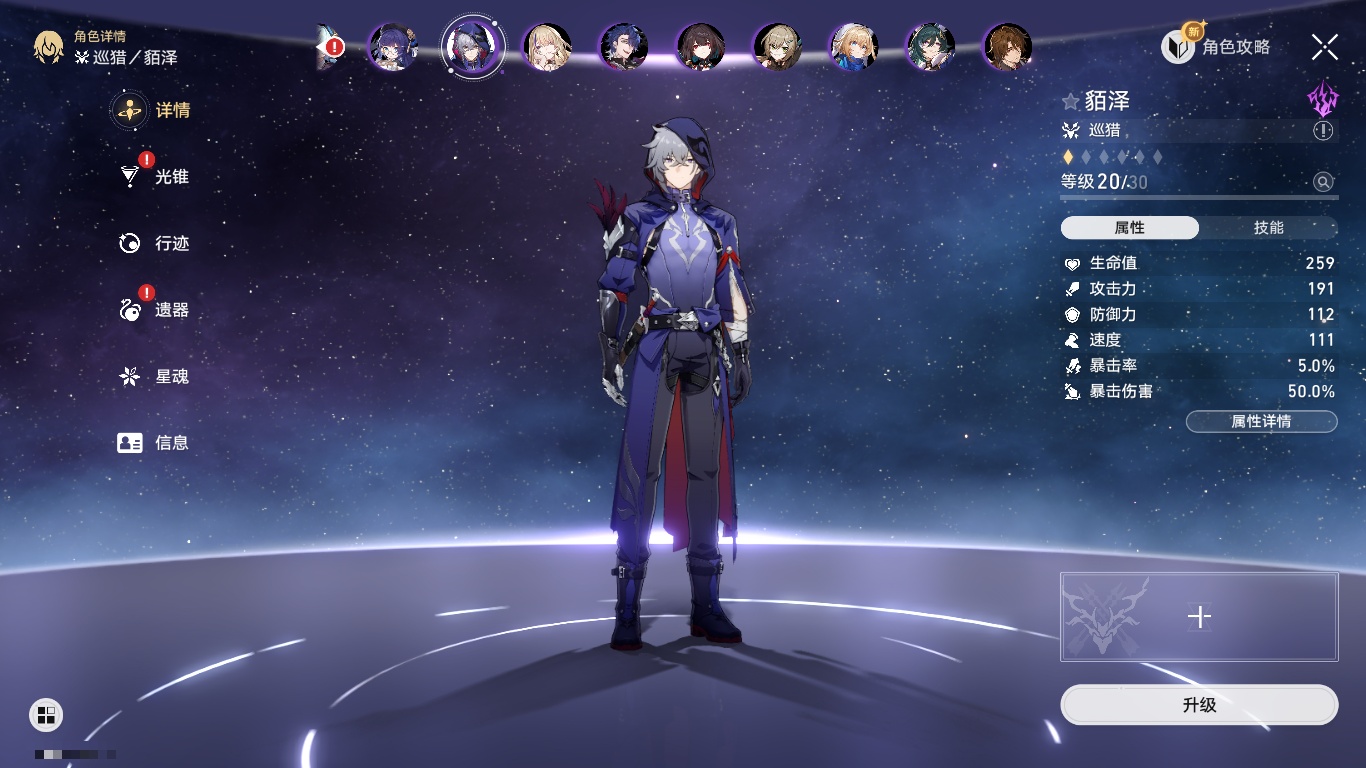Open the 星魂 eidolon menu

point(155,376)
